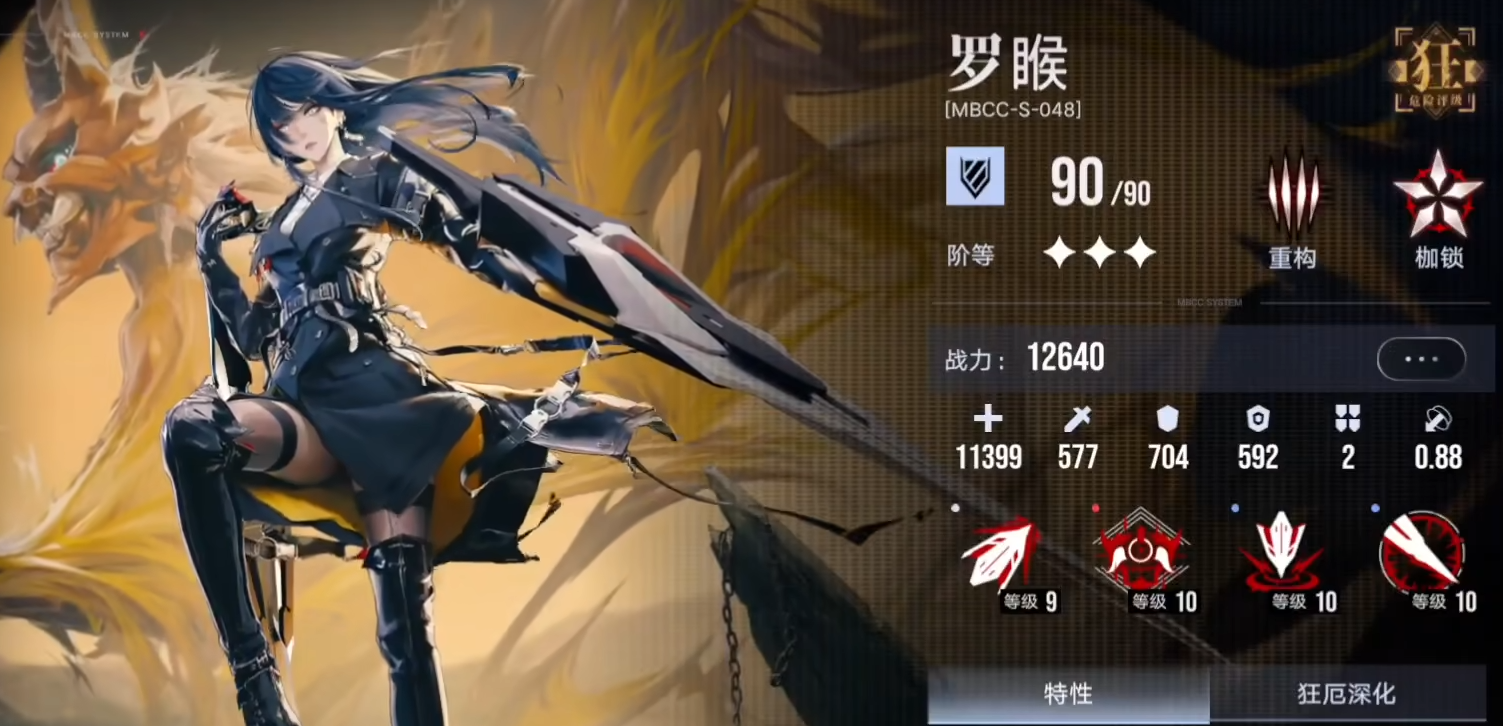Click the sword crit icon showing 577
Image resolution: width=1503 pixels, height=726 pixels.
coord(1078,421)
